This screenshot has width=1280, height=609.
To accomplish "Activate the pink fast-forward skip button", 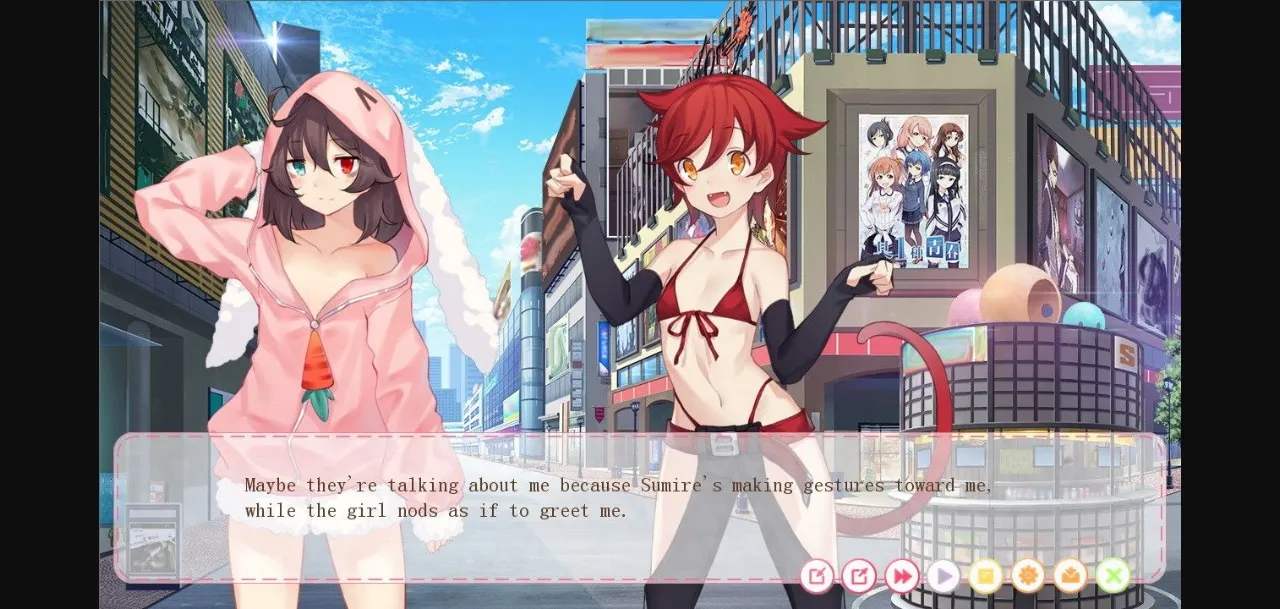I will 901,575.
